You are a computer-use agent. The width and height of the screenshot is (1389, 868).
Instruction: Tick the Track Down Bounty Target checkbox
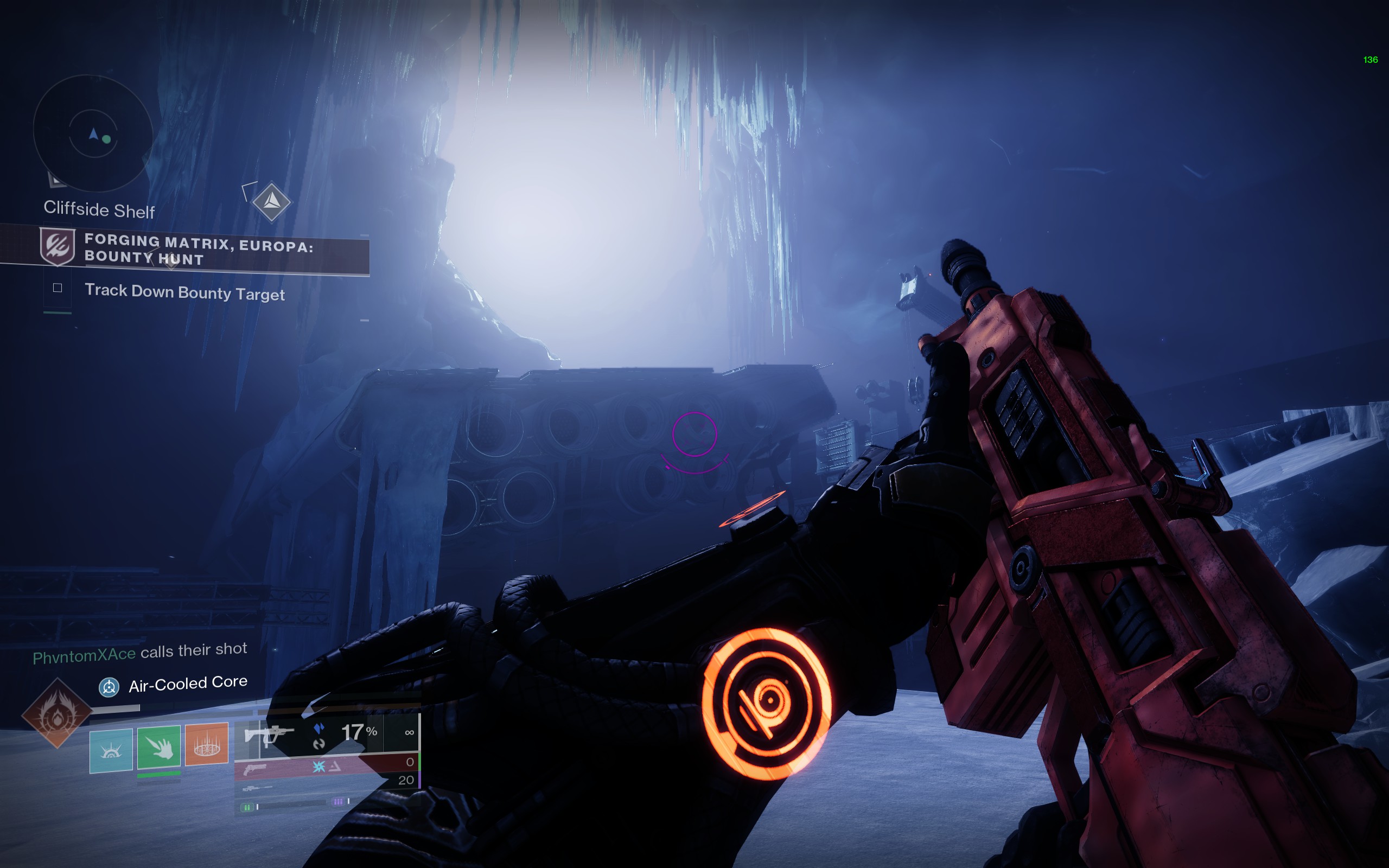pos(58,288)
